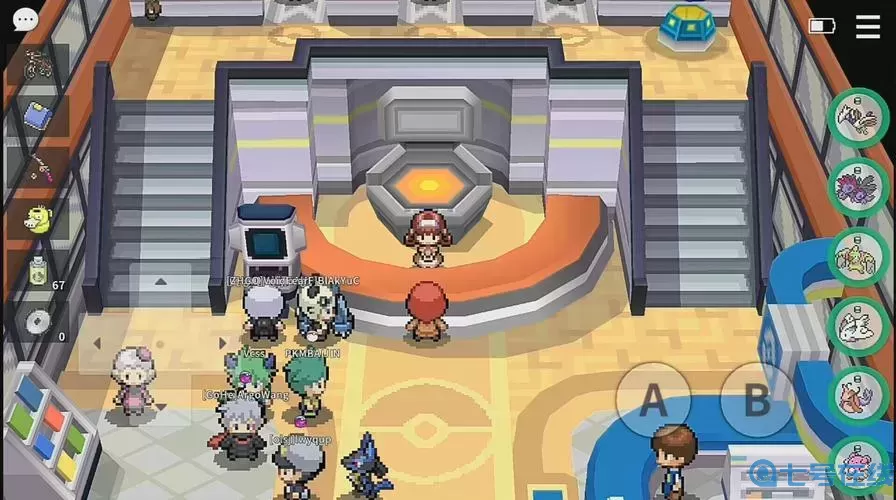
Task: Use the bicycle hotbar item
Action: coord(37,65)
